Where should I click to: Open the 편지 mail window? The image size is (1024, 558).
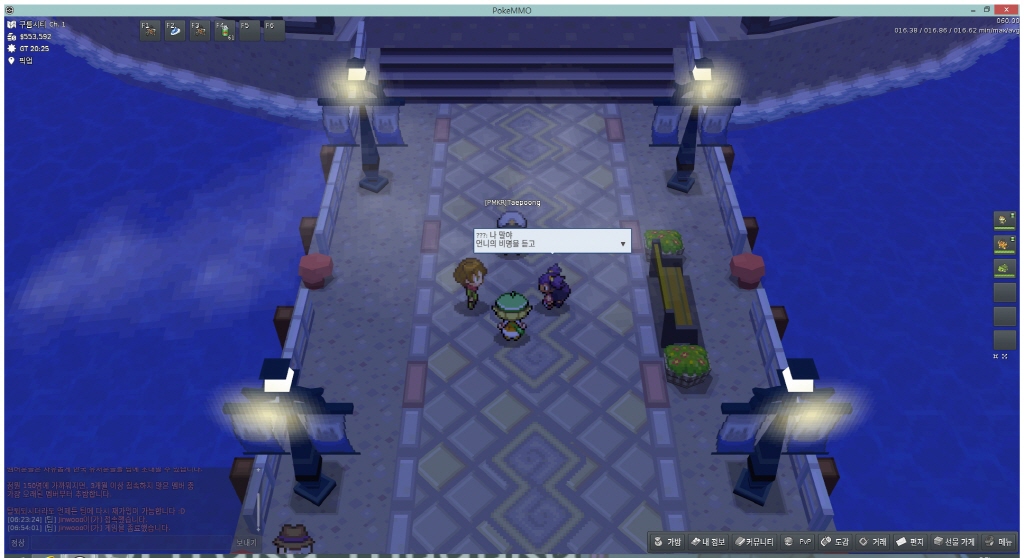point(911,542)
